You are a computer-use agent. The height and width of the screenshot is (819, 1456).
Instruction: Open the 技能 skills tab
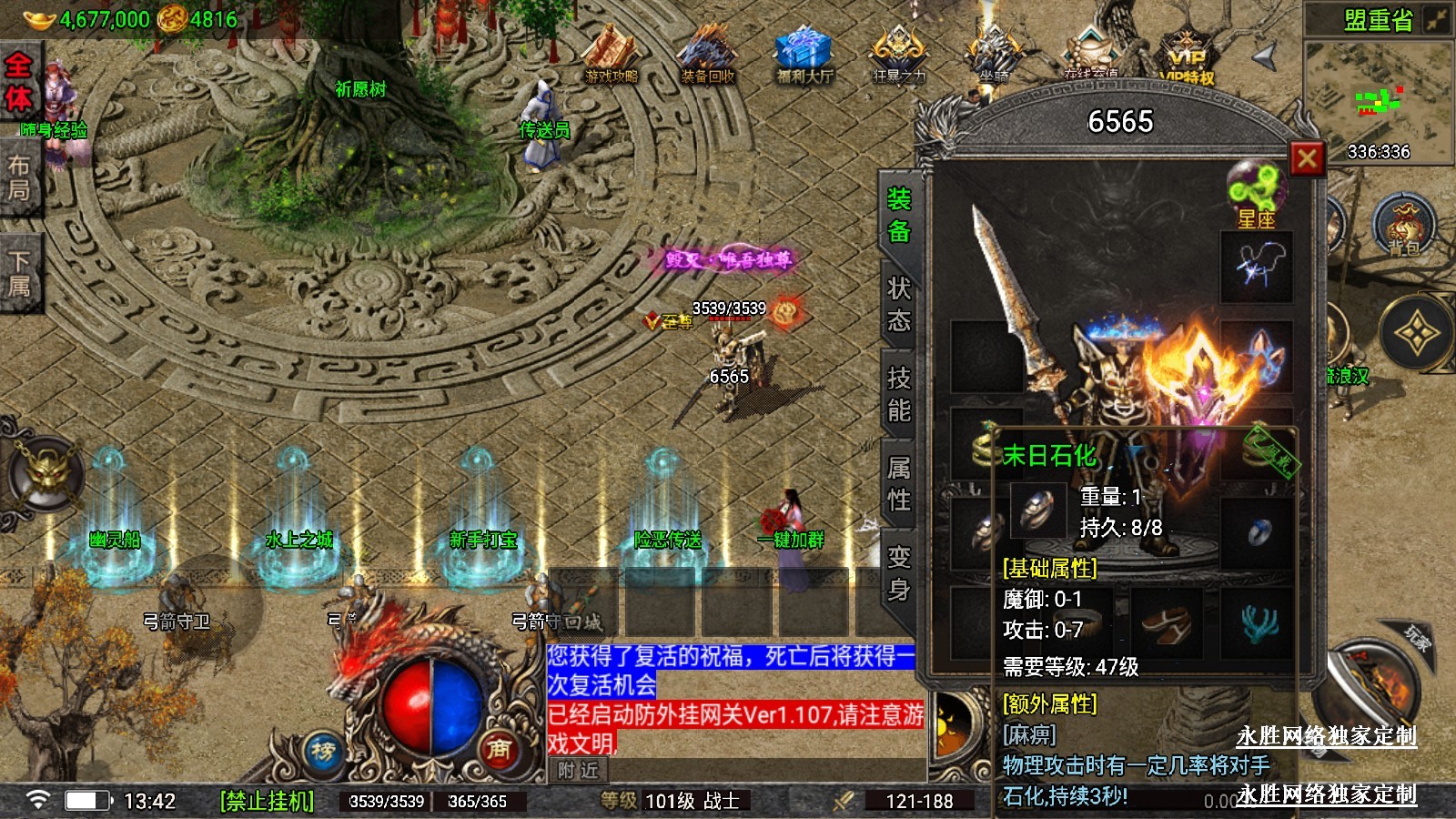(x=898, y=394)
